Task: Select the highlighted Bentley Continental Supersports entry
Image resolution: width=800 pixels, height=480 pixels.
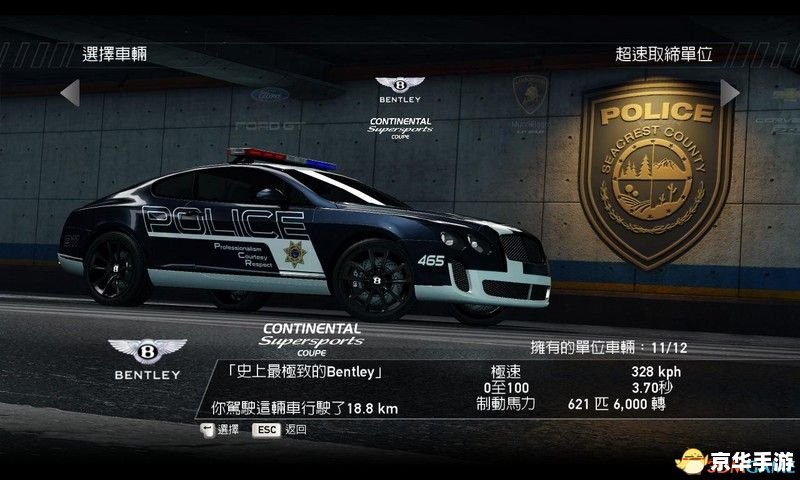Action: pos(399,106)
